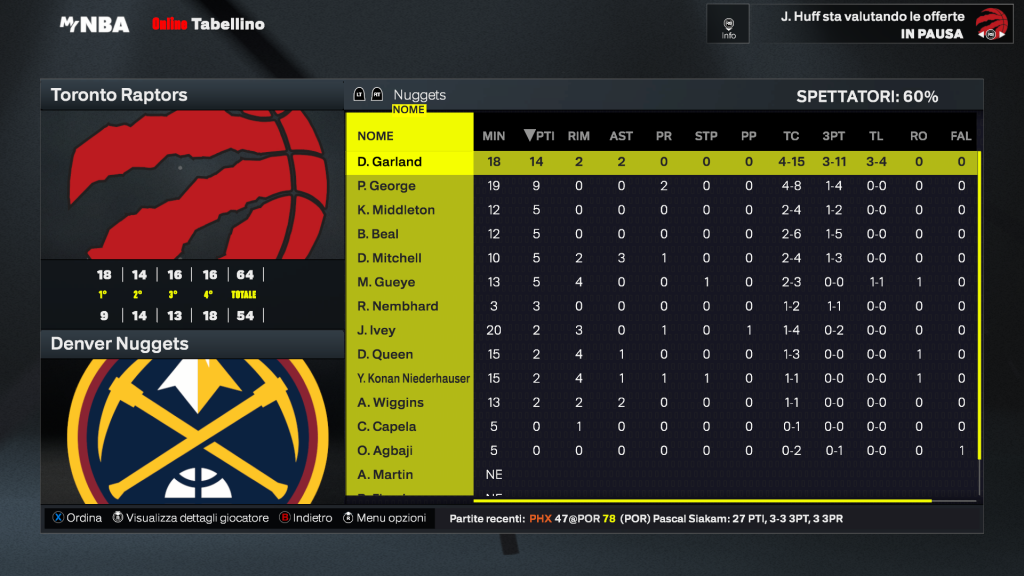Select the A. Wiggins row
1024x576 pixels.
[390, 402]
